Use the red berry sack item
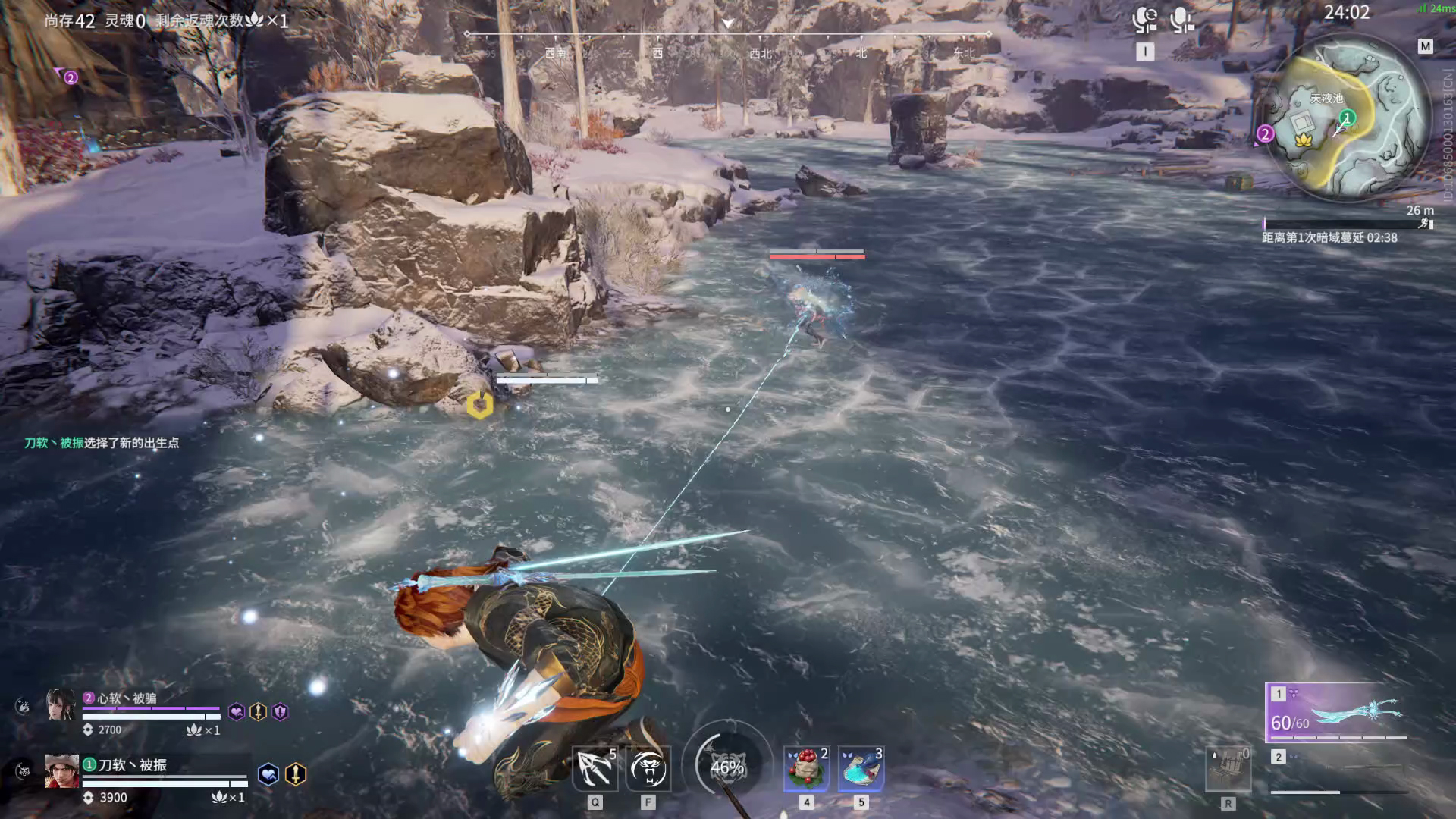The height and width of the screenshot is (819, 1456). [x=806, y=769]
